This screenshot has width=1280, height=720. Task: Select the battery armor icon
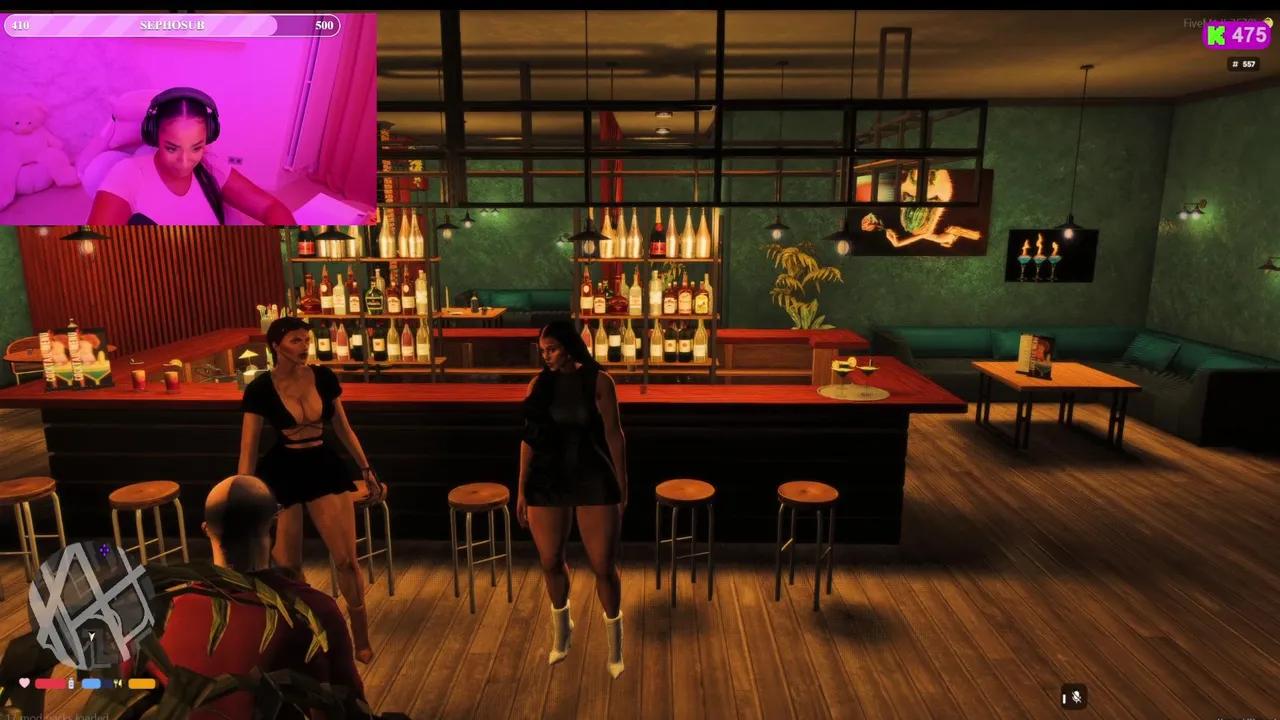click(70, 683)
